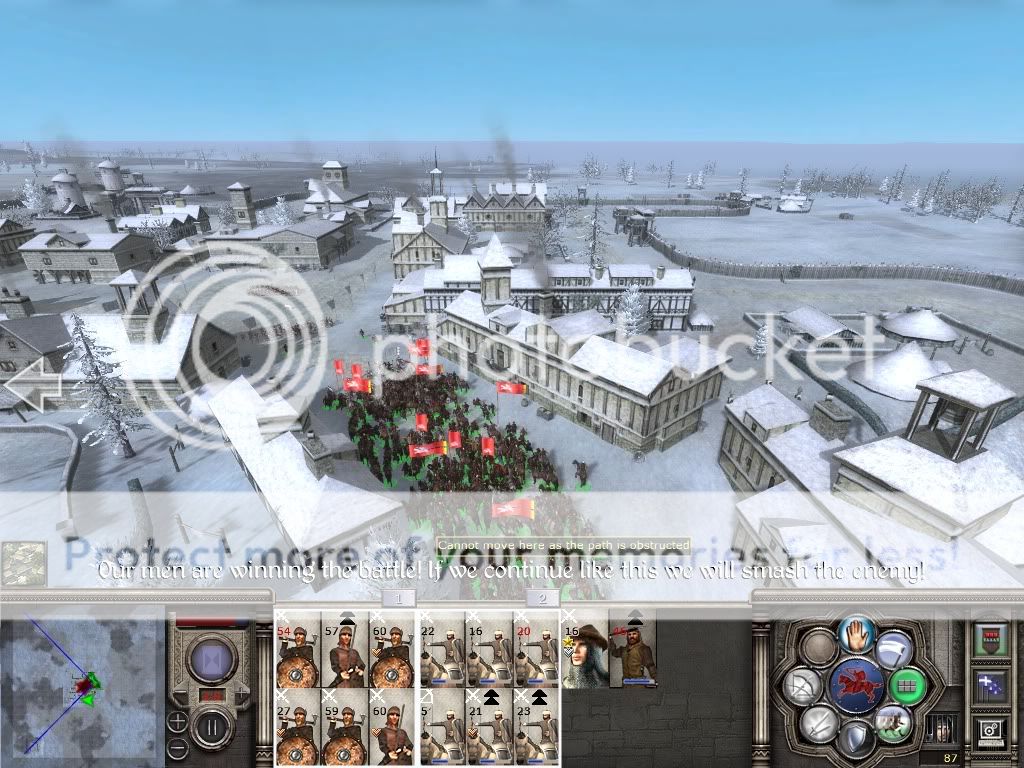Select group tab 2
The height and width of the screenshot is (768, 1024).
(542, 598)
